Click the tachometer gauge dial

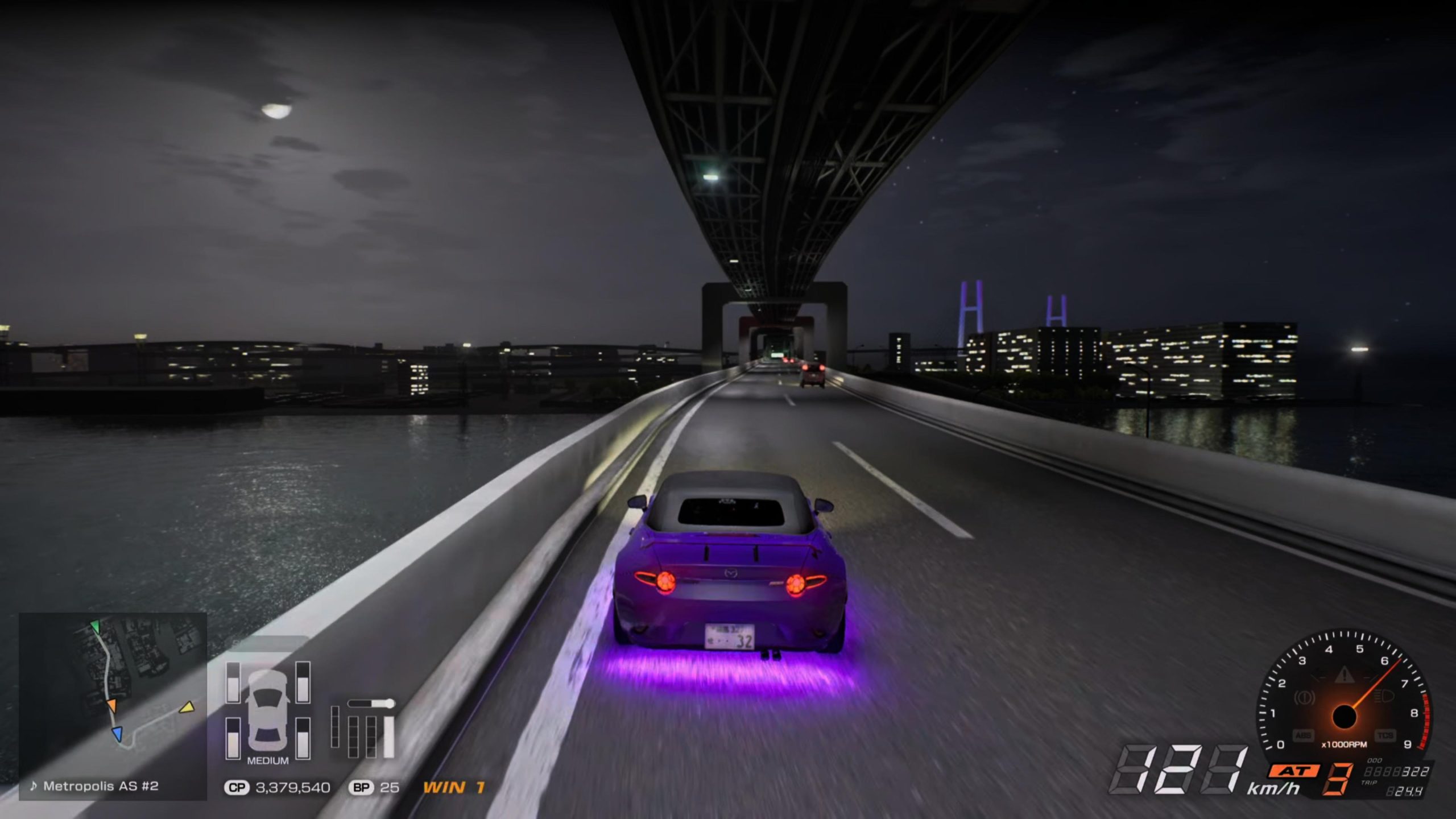coord(1343,697)
